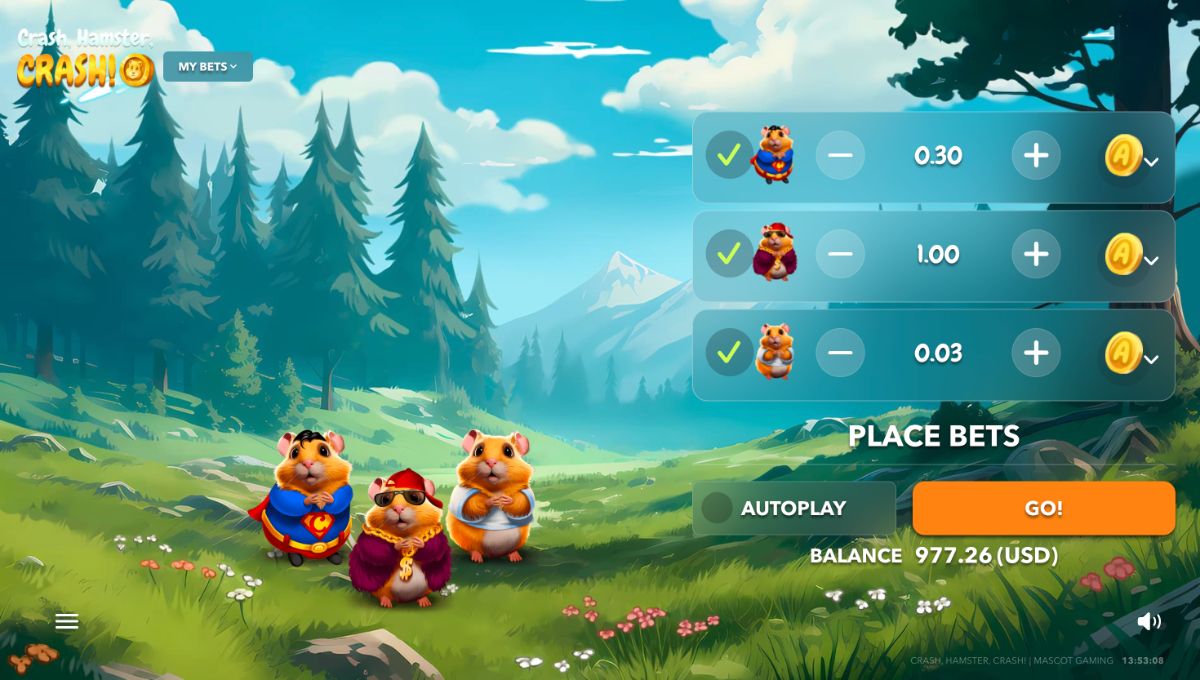Enable the AUTOPLAY toggle
Screen dimensions: 1200x680
(717, 508)
